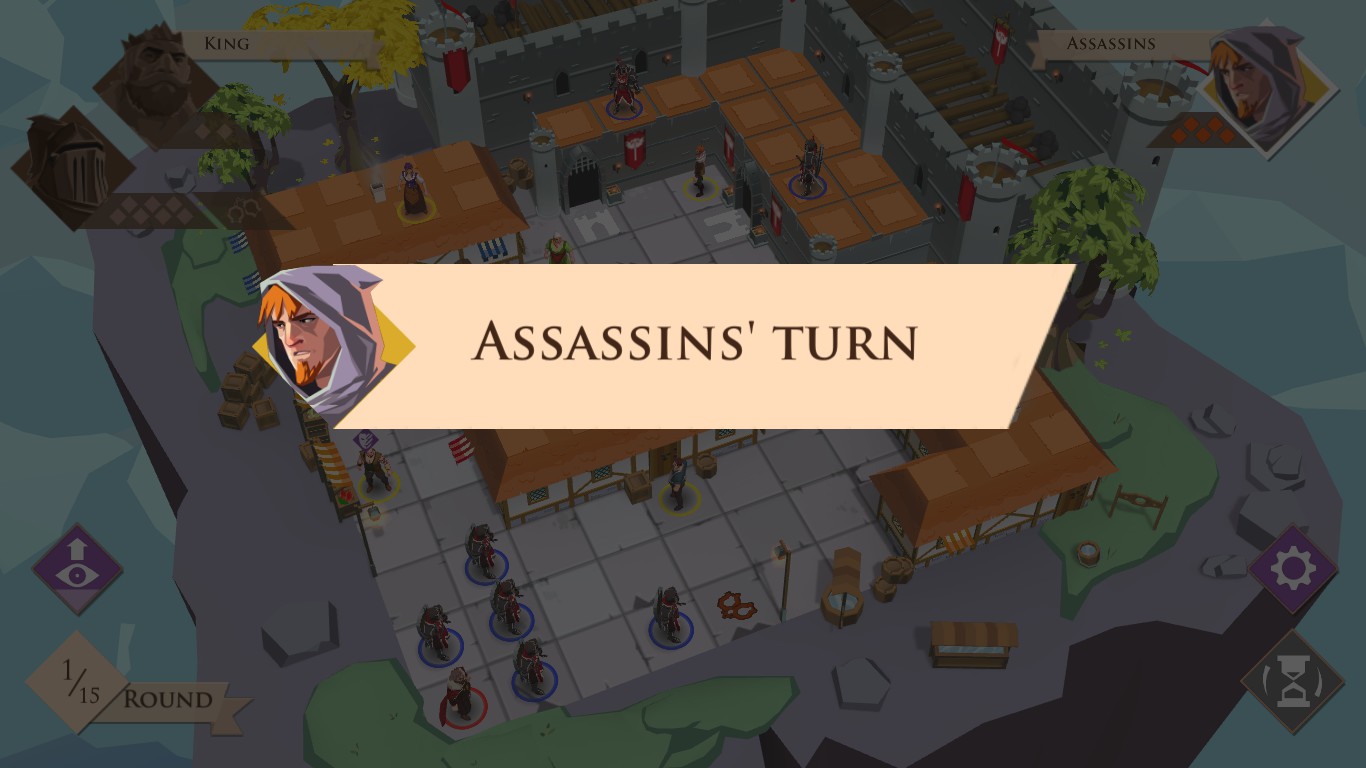The image size is (1366, 768).
Task: Select the purple eye reveal icon
Action: (76, 568)
